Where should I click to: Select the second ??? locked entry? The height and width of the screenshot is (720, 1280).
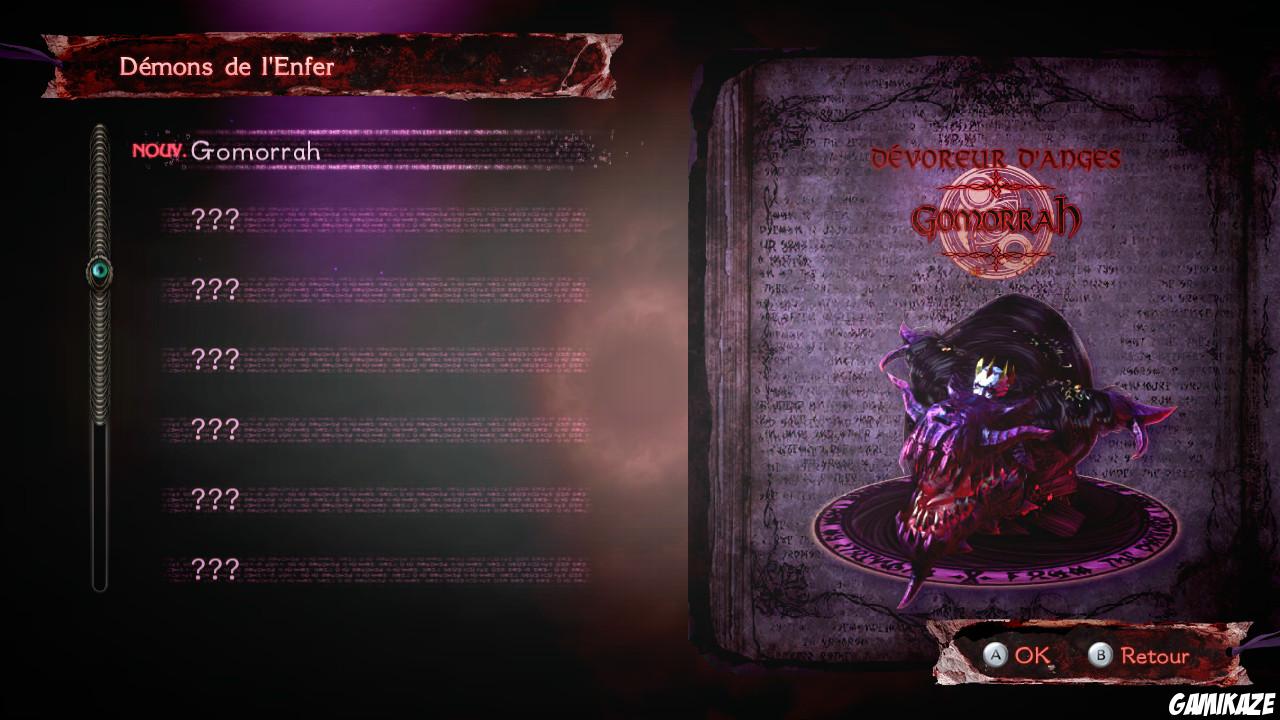(x=215, y=288)
